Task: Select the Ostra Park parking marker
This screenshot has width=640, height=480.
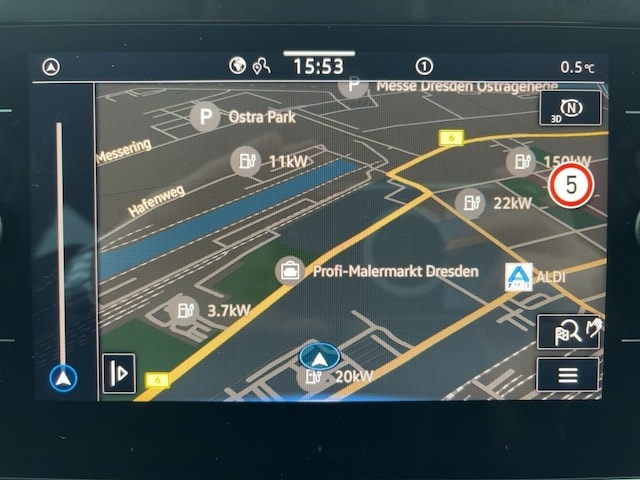Action: tap(205, 117)
